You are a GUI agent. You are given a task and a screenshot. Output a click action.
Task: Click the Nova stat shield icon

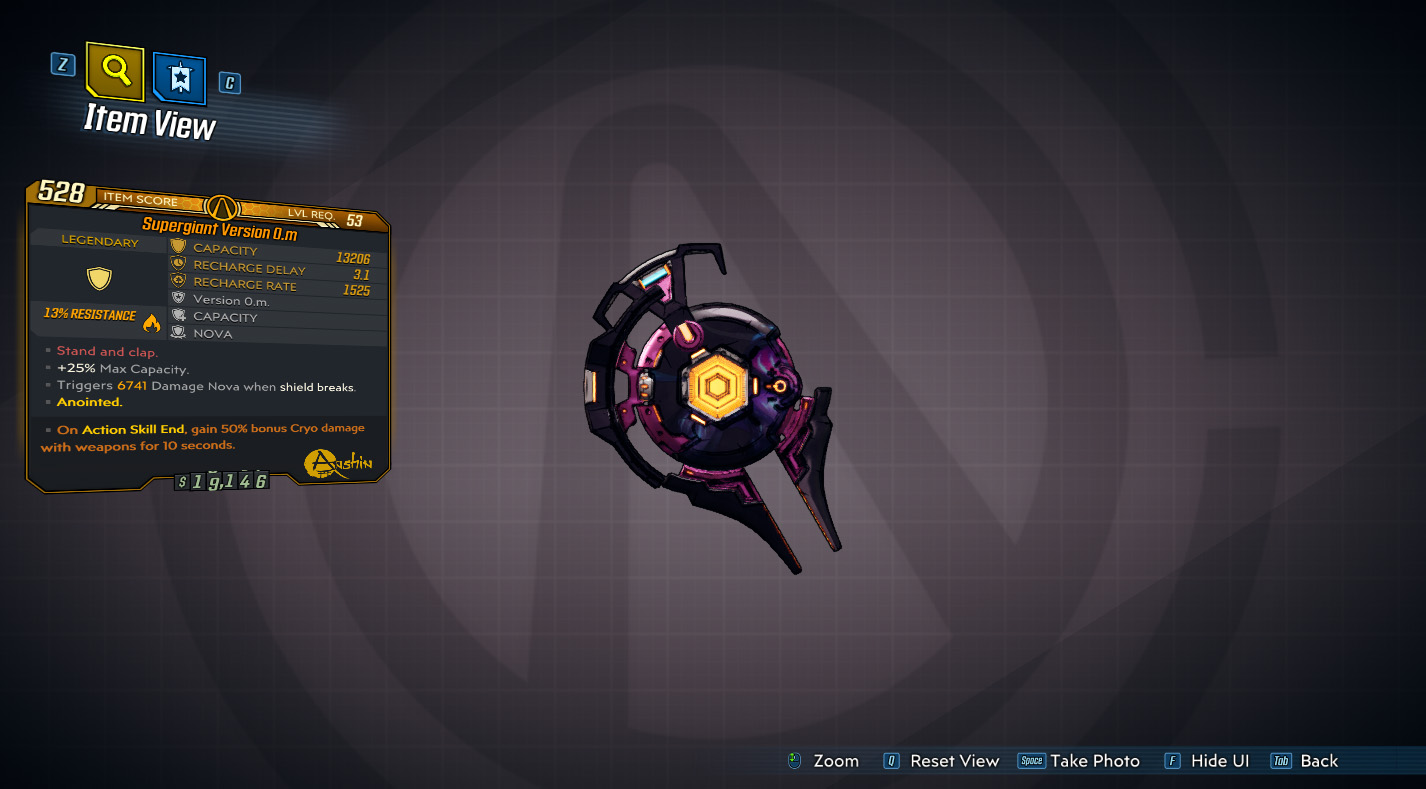point(177,329)
